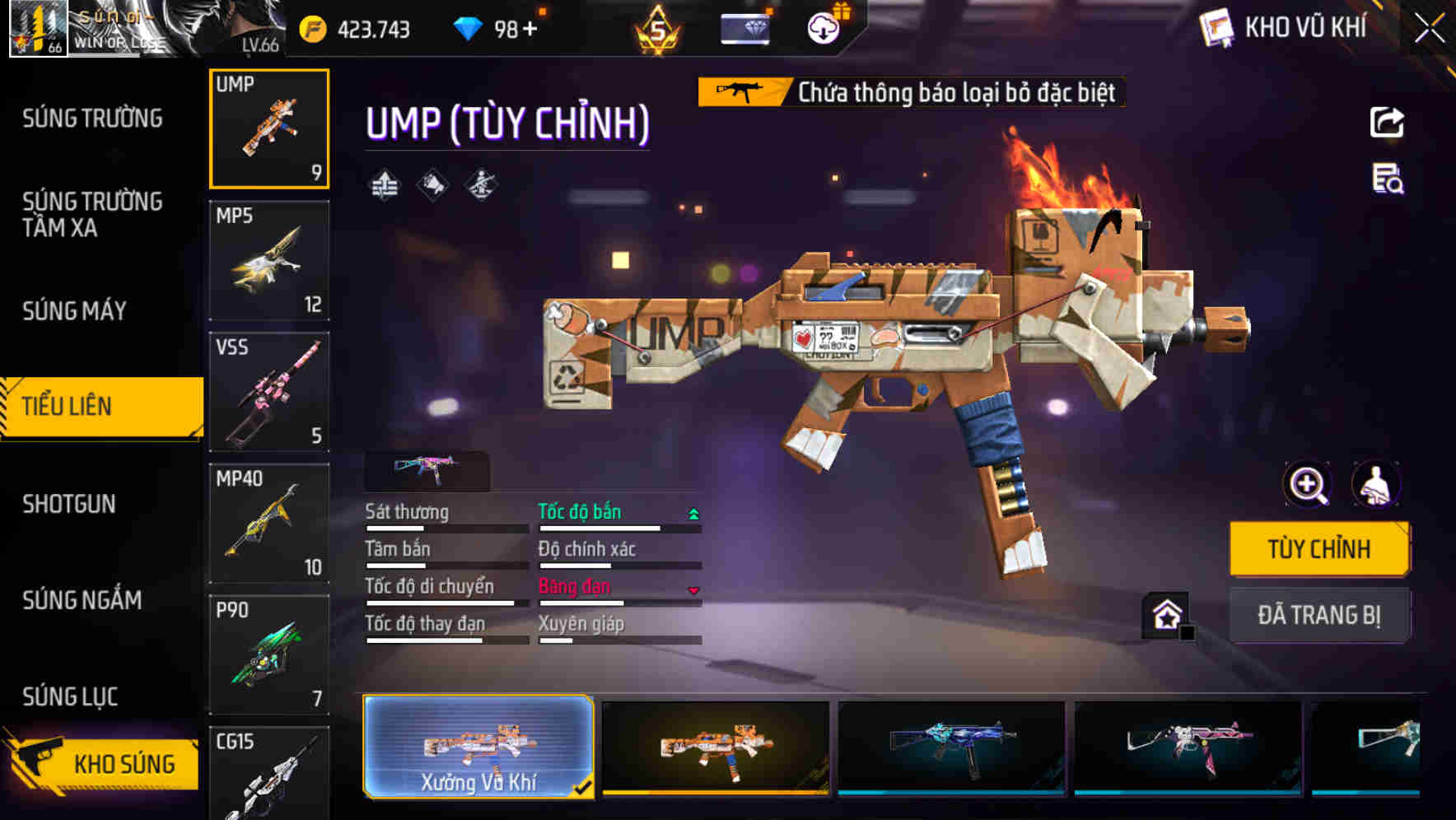Share the weapon skin

tap(1387, 123)
